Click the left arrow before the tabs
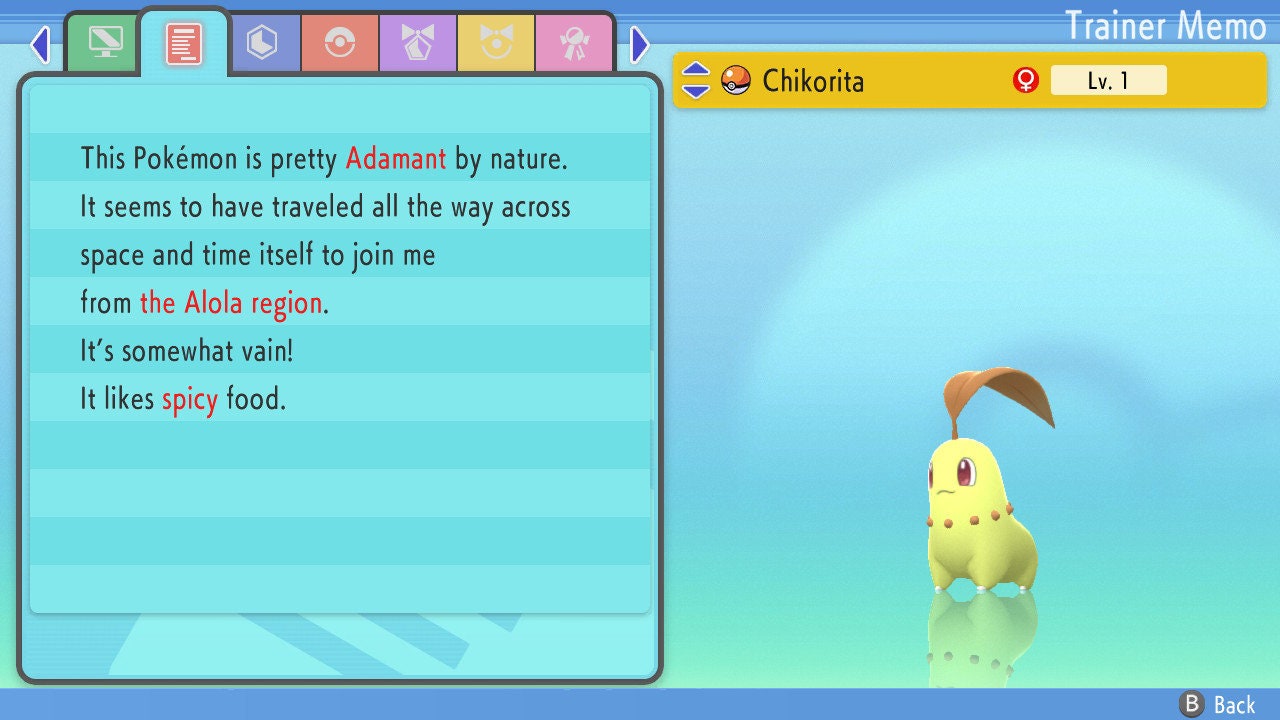This screenshot has width=1280, height=720. 40,44
